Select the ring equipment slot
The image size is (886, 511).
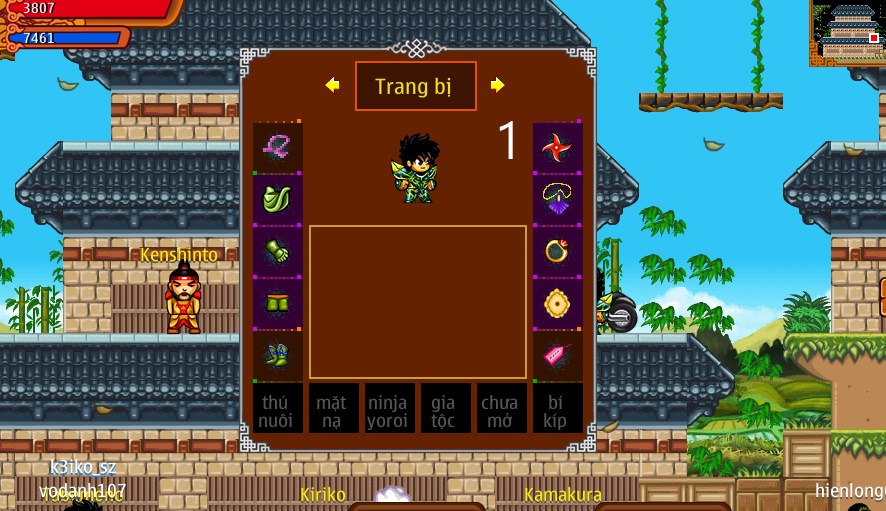coord(557,252)
